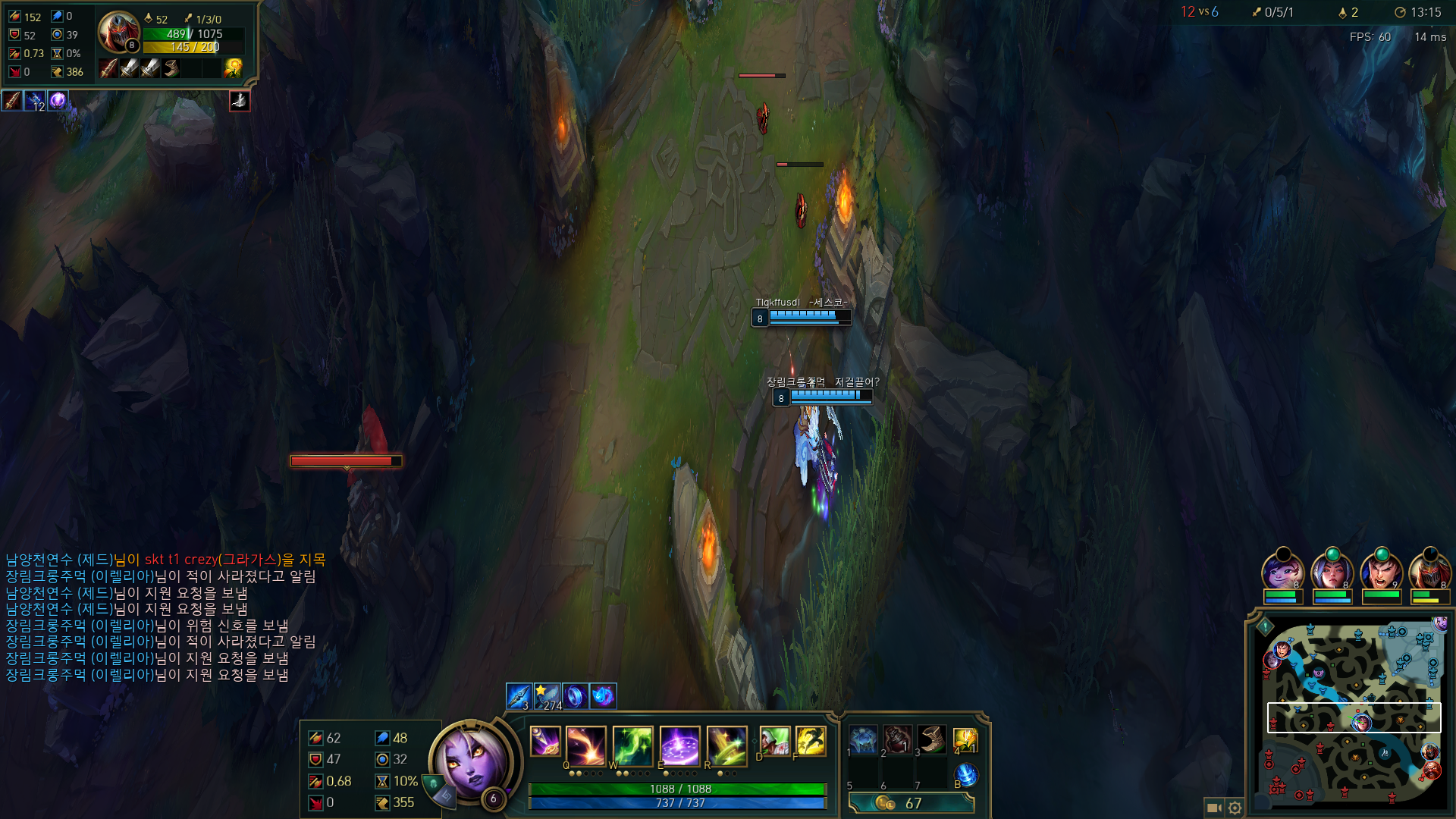Select the Lulu teammate portrait
This screenshot has width=1456, height=819.
pos(1282,570)
